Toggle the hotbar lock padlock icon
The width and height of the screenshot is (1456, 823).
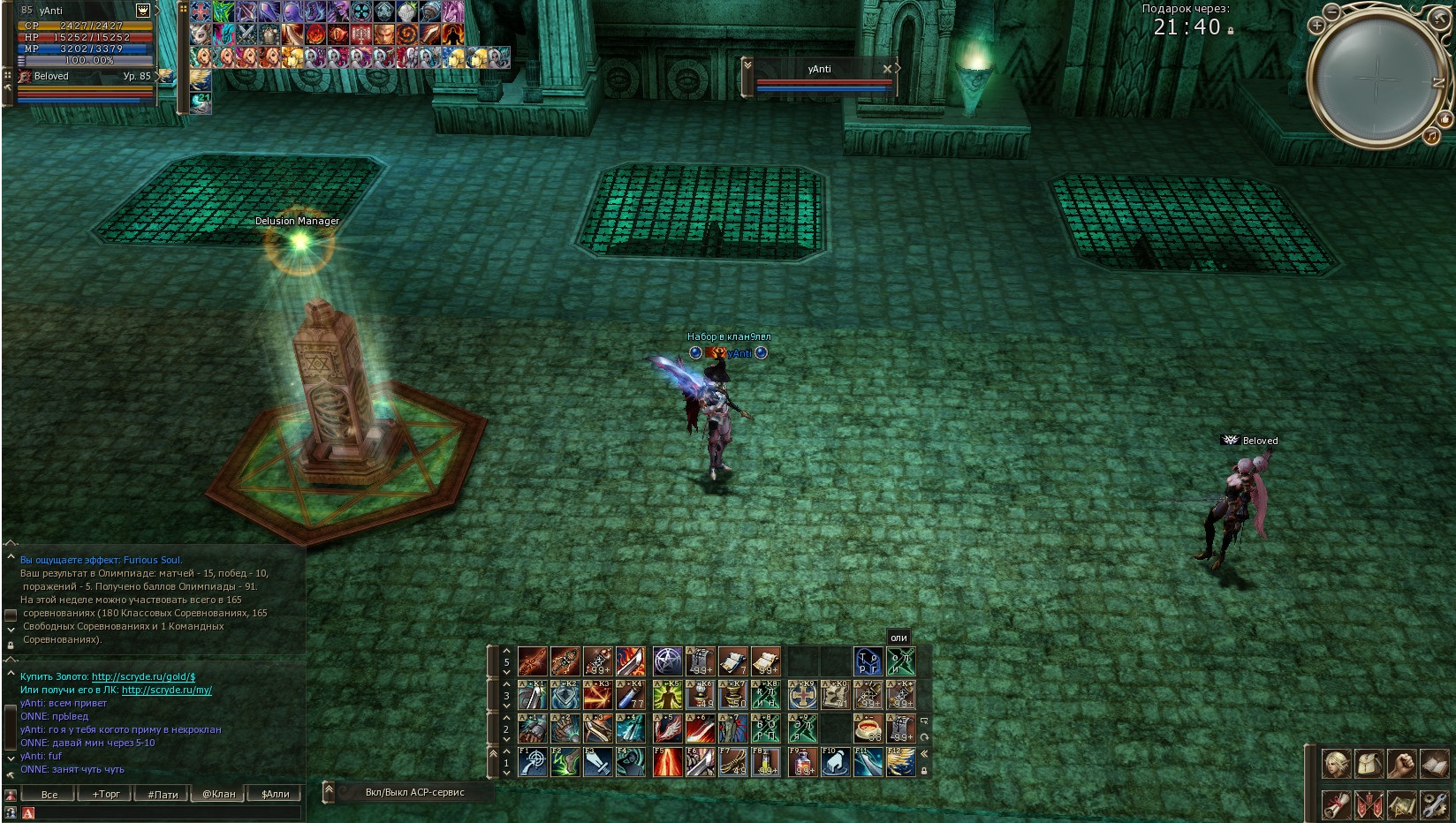[x=924, y=771]
